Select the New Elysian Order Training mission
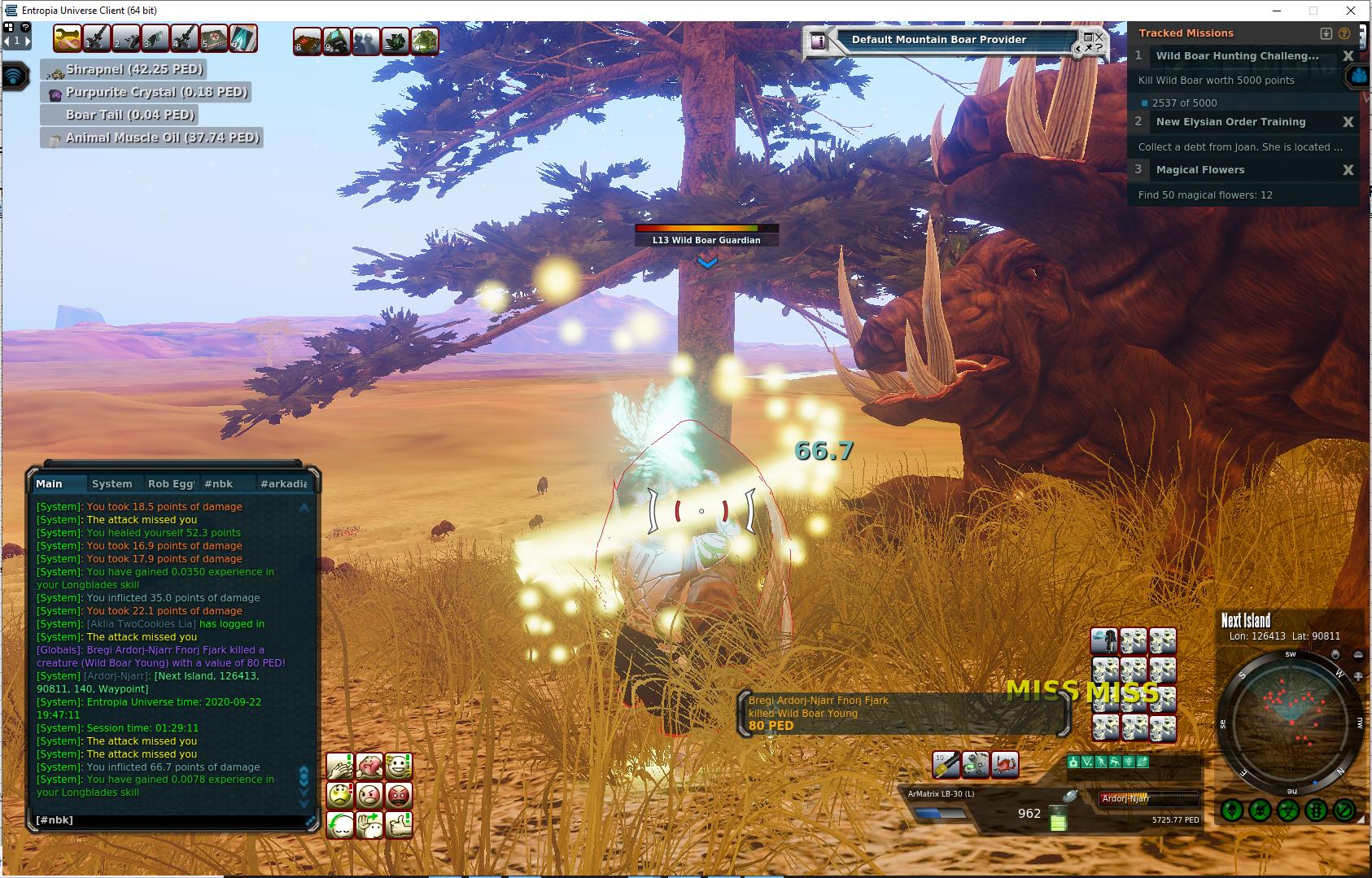1372x878 pixels. click(x=1230, y=122)
